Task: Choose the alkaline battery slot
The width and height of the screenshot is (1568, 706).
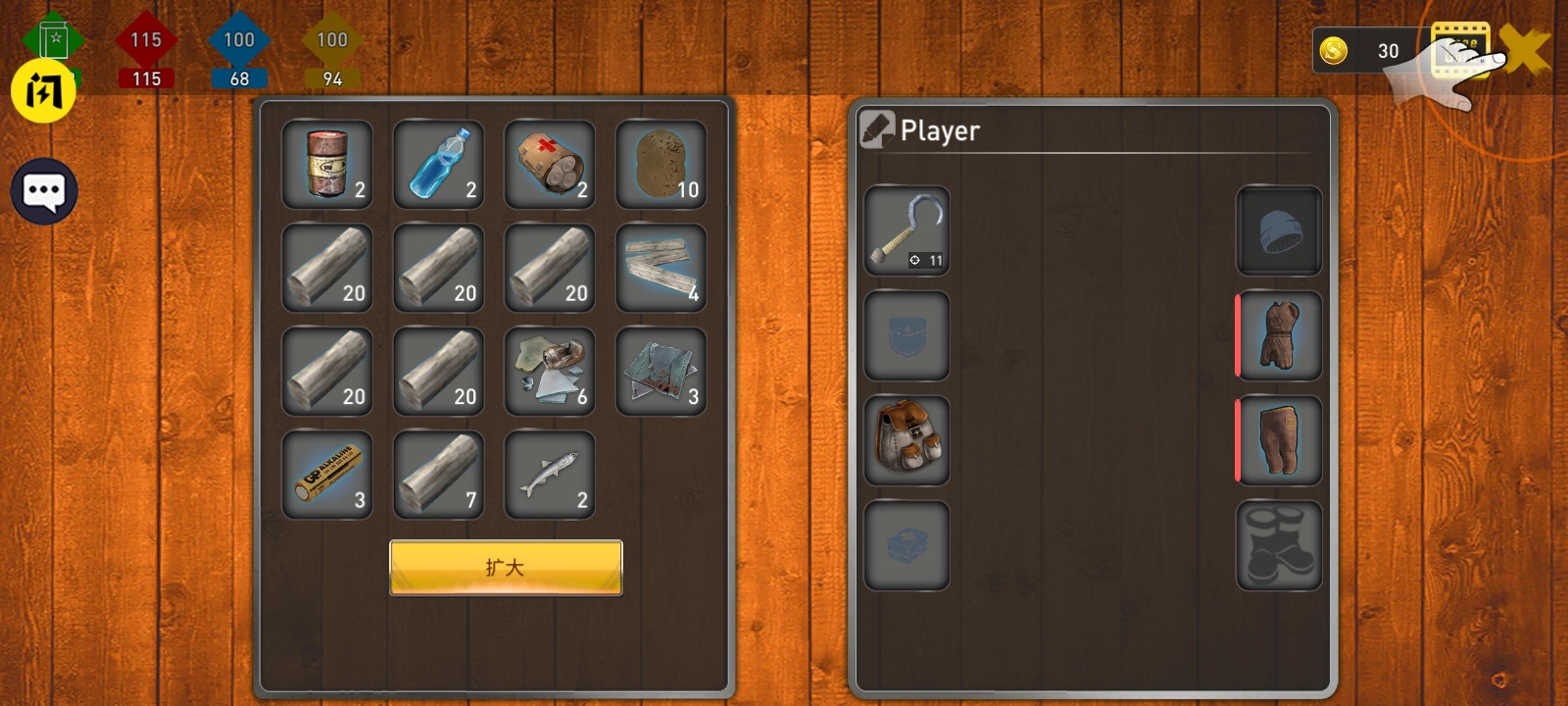Action: (327, 476)
